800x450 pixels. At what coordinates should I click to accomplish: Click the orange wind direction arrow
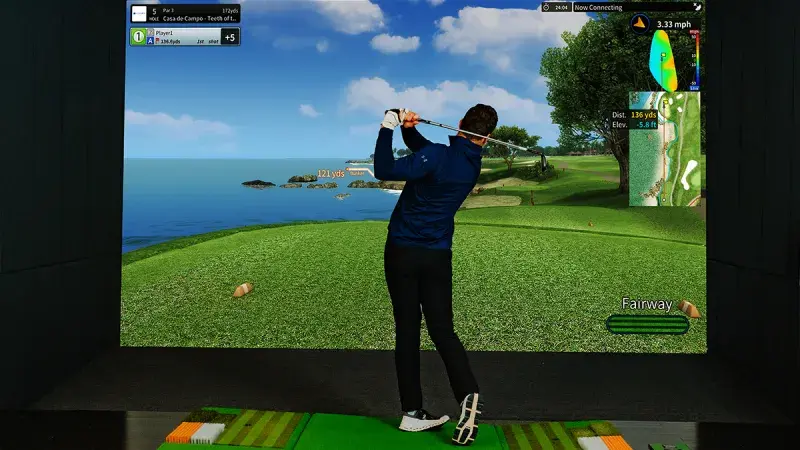(640, 23)
